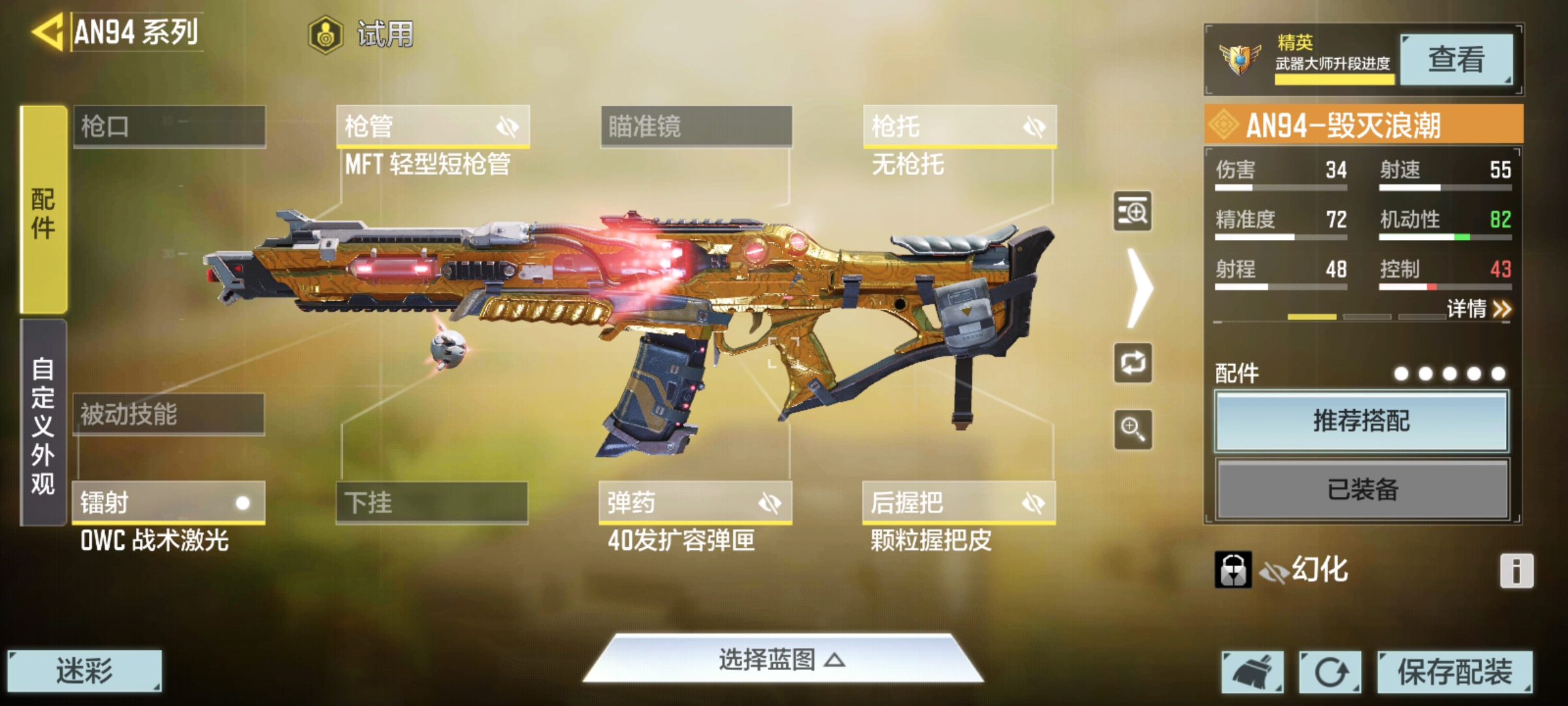The height and width of the screenshot is (706, 1568).
Task: Open the 自定义外观 custom appearance tab
Action: tap(43, 424)
